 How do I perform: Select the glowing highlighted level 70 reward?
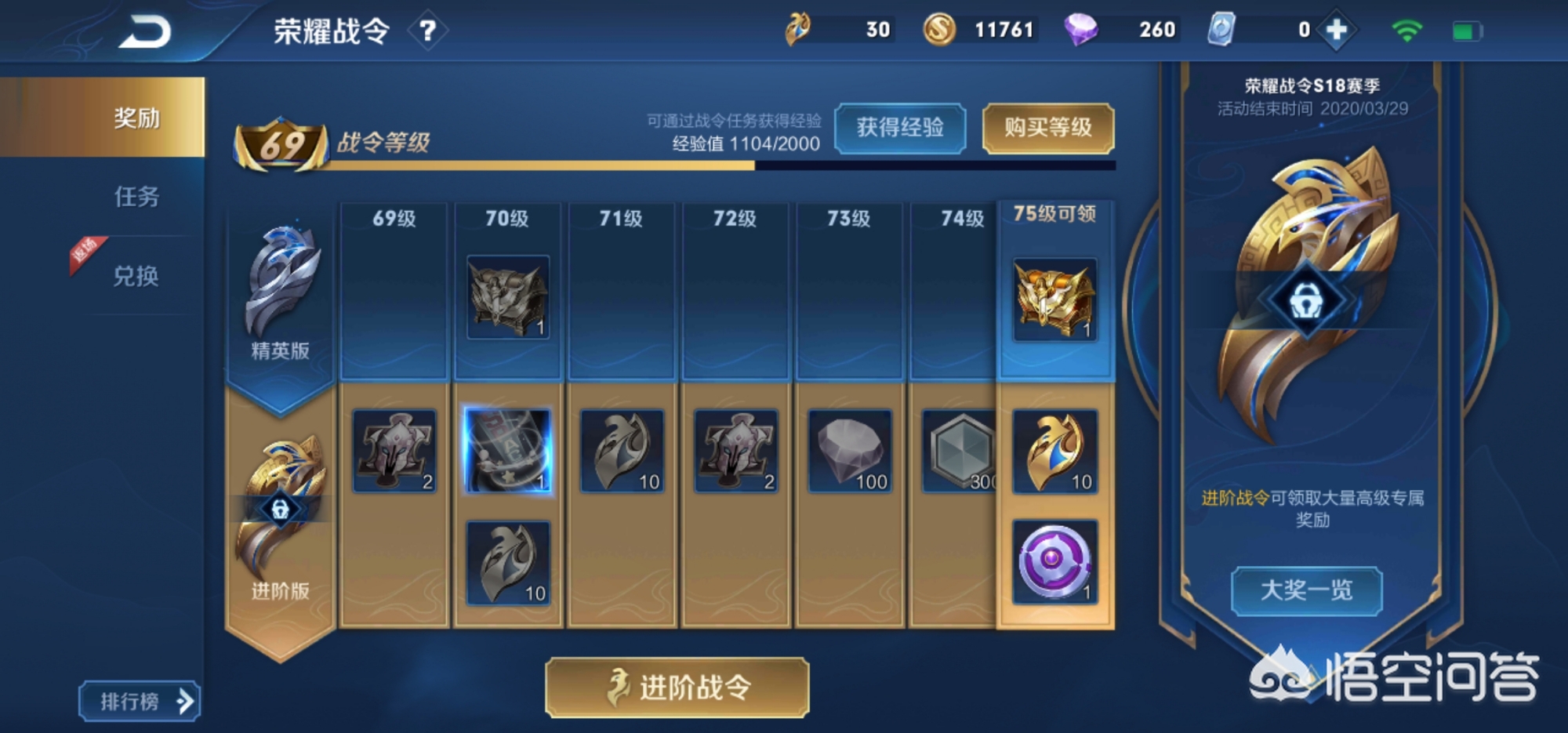508,451
